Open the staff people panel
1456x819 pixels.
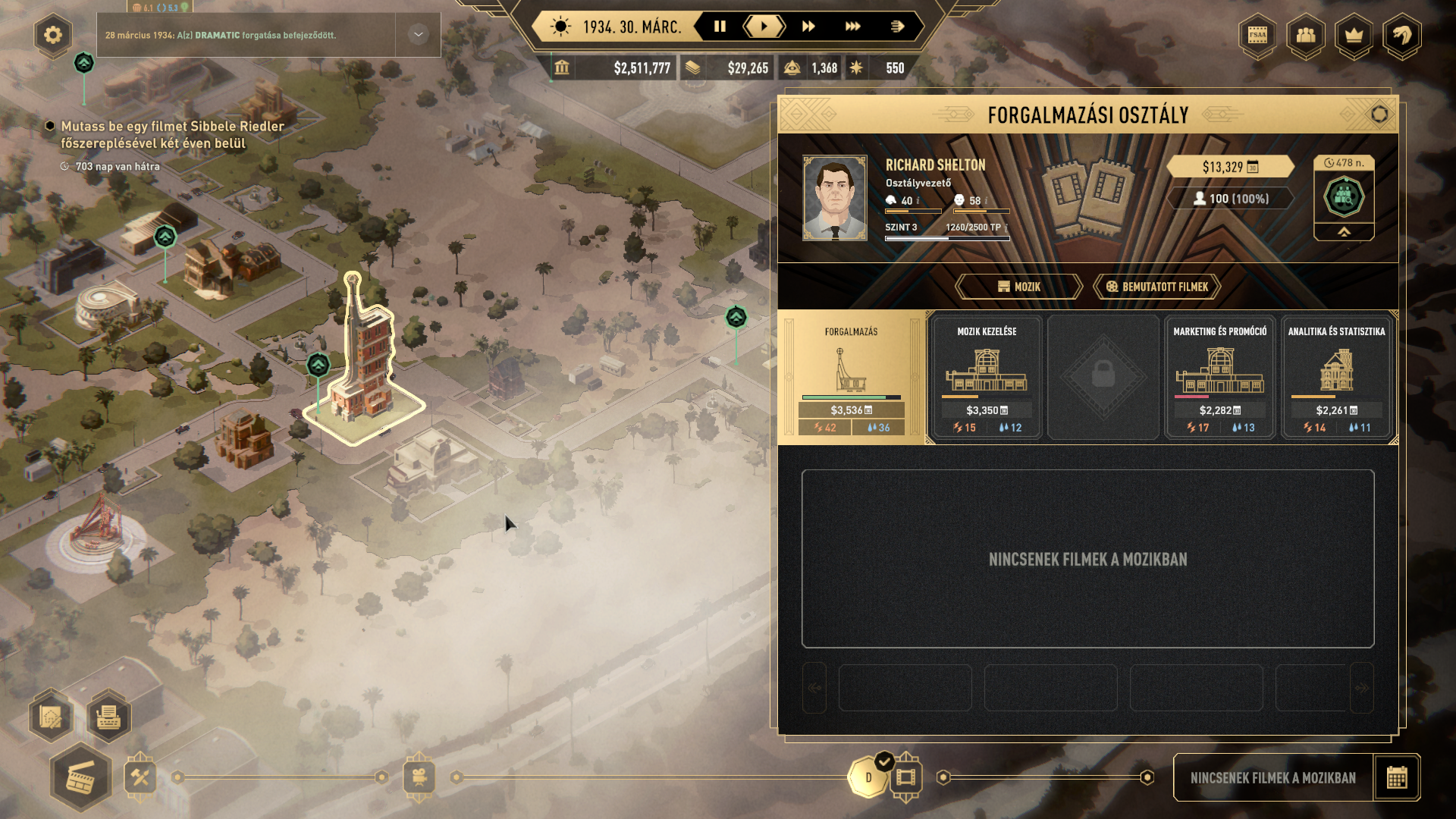1306,35
